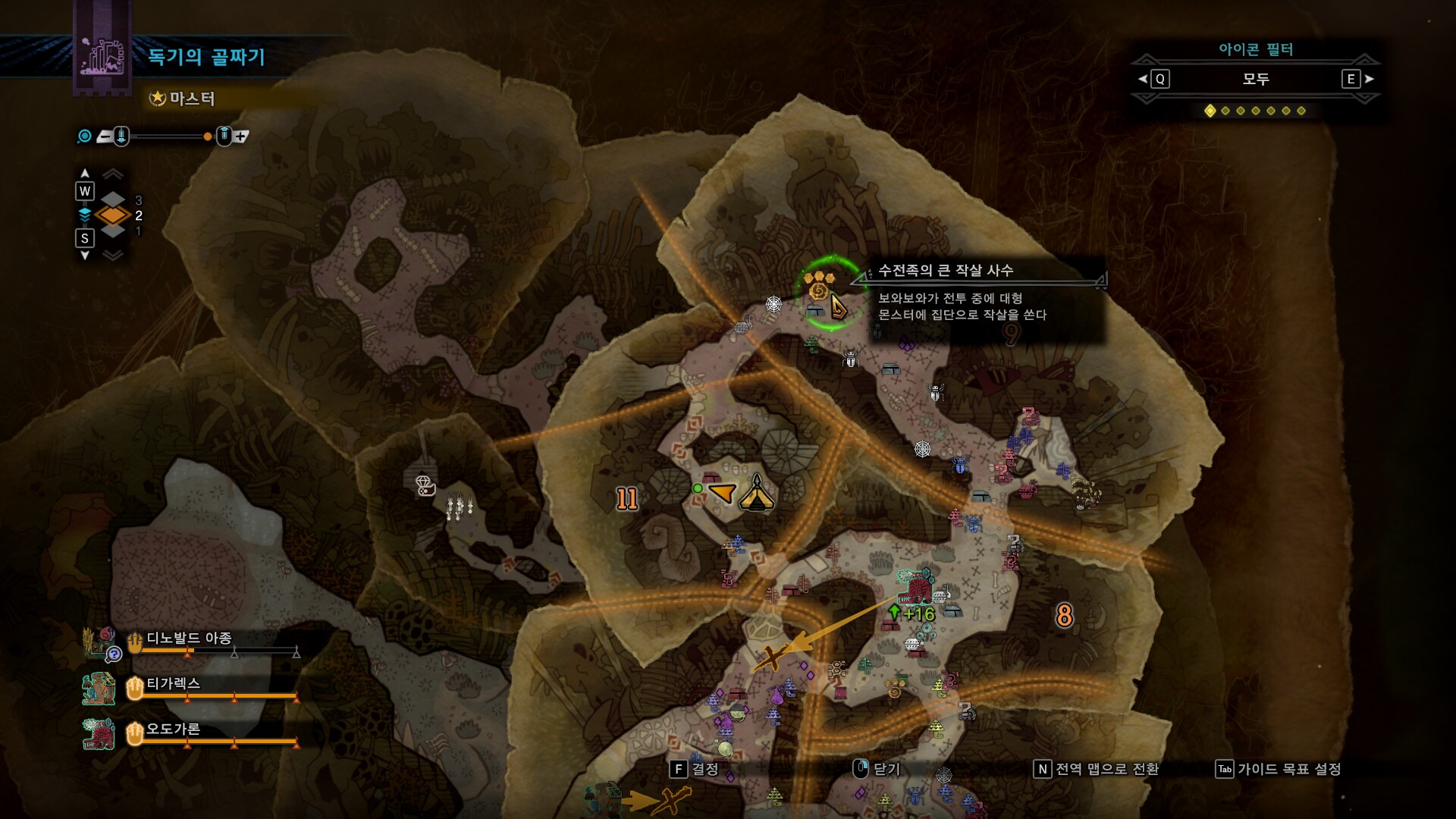Click the area 8 number marker
Image resolution: width=1456 pixels, height=819 pixels.
(x=1064, y=615)
